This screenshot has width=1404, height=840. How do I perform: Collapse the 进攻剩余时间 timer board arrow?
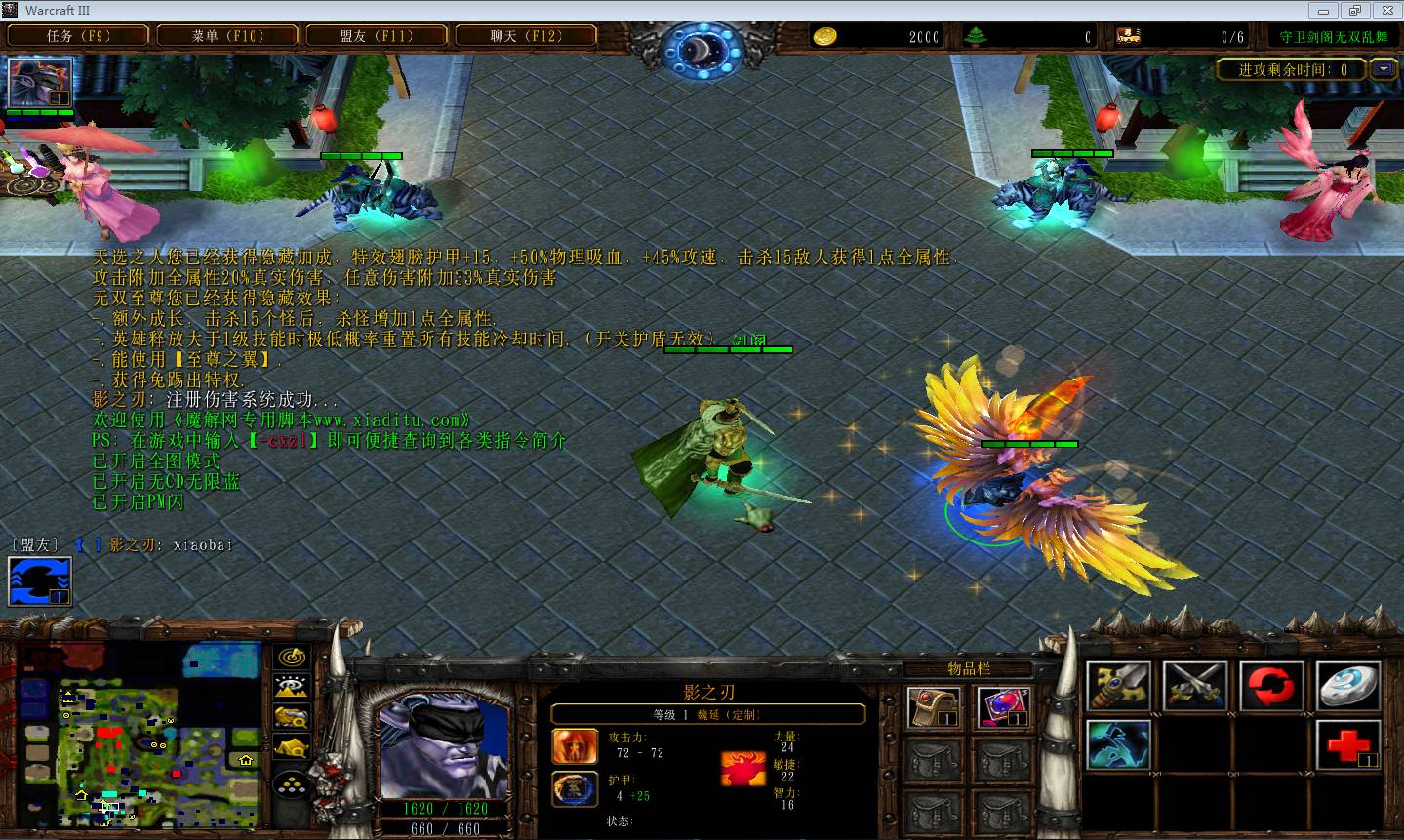[1383, 69]
